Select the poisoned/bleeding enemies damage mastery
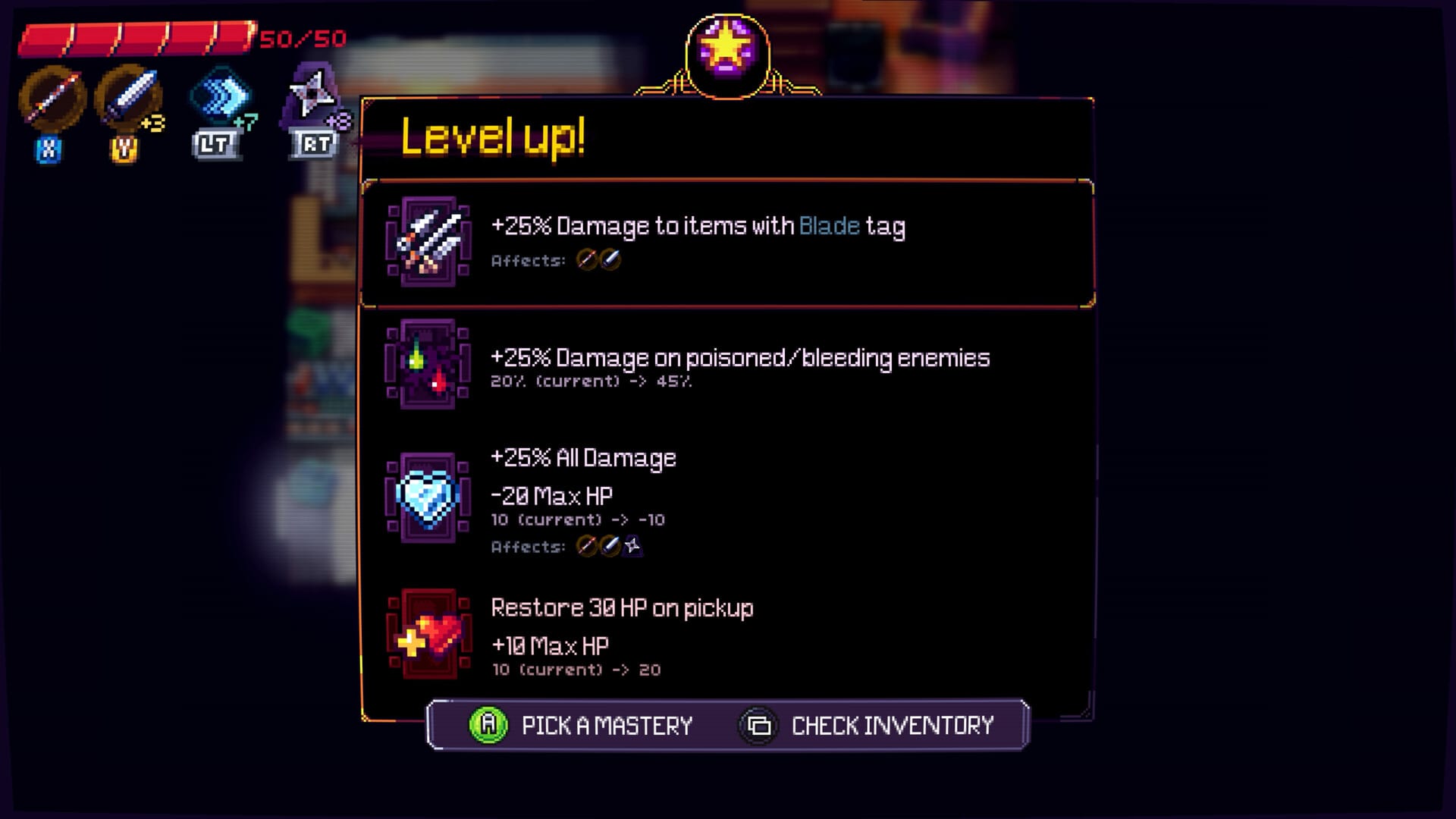 click(x=726, y=365)
